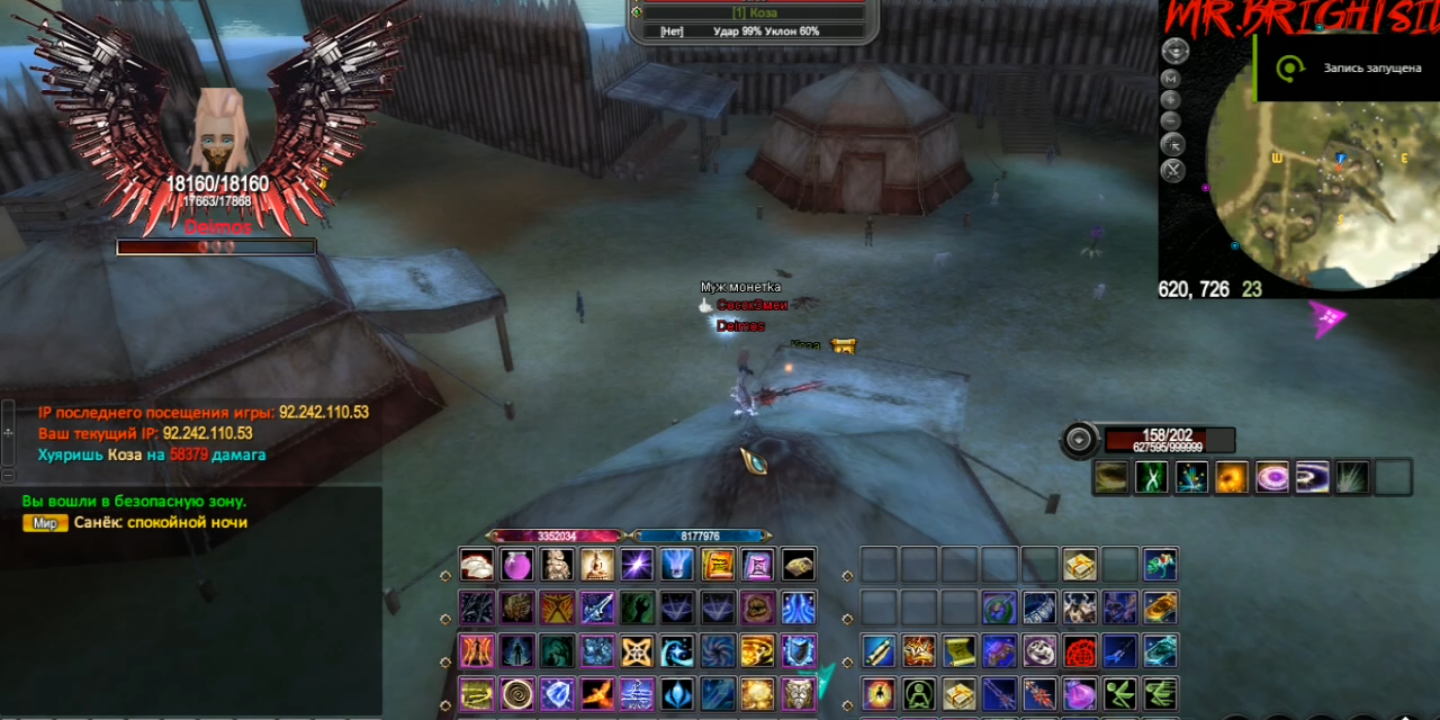Use the yellow scroll hotbar item
The width and height of the screenshot is (1440, 720).
point(959,651)
